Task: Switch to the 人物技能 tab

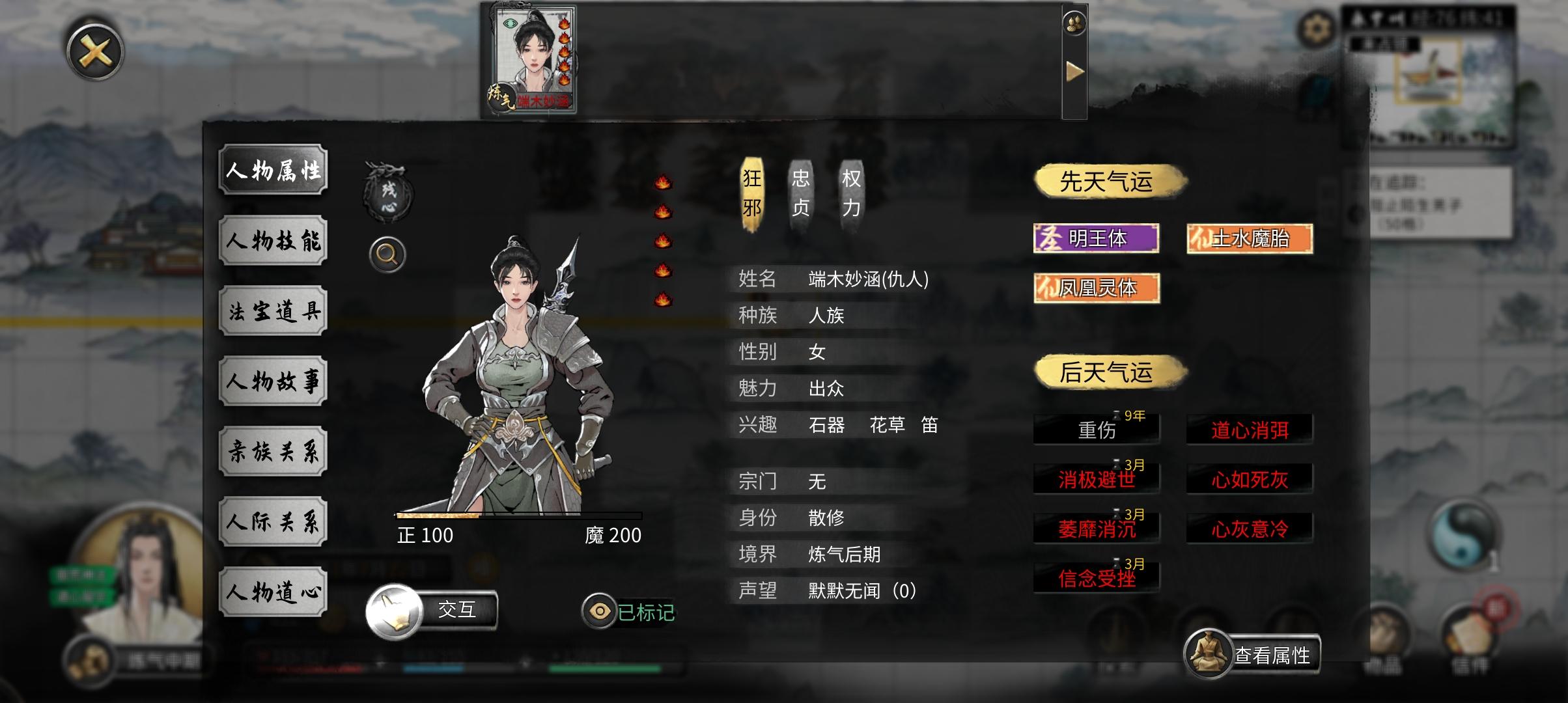Action: [272, 240]
